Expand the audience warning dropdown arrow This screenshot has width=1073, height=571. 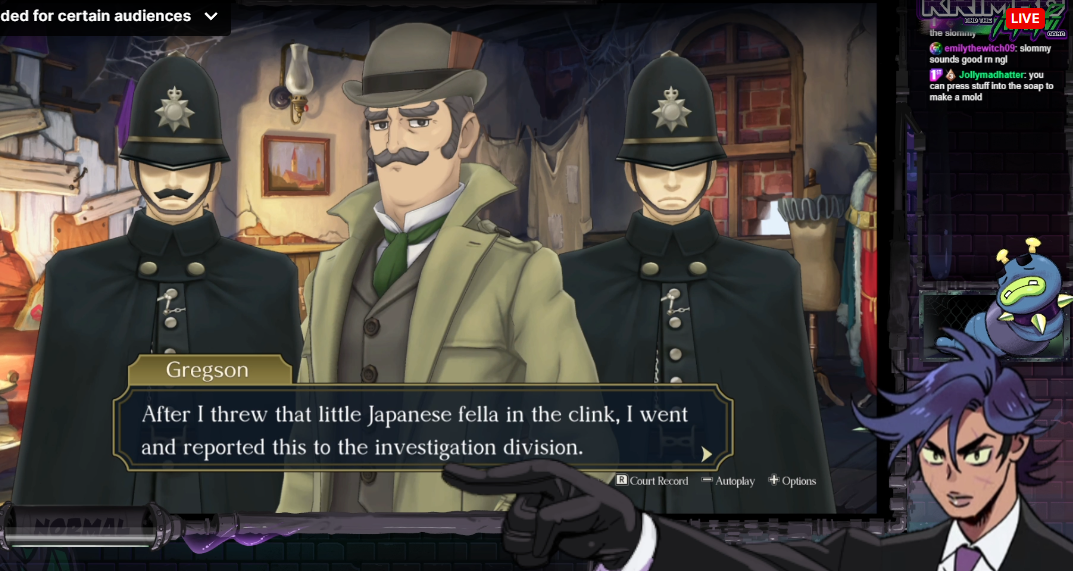[210, 16]
